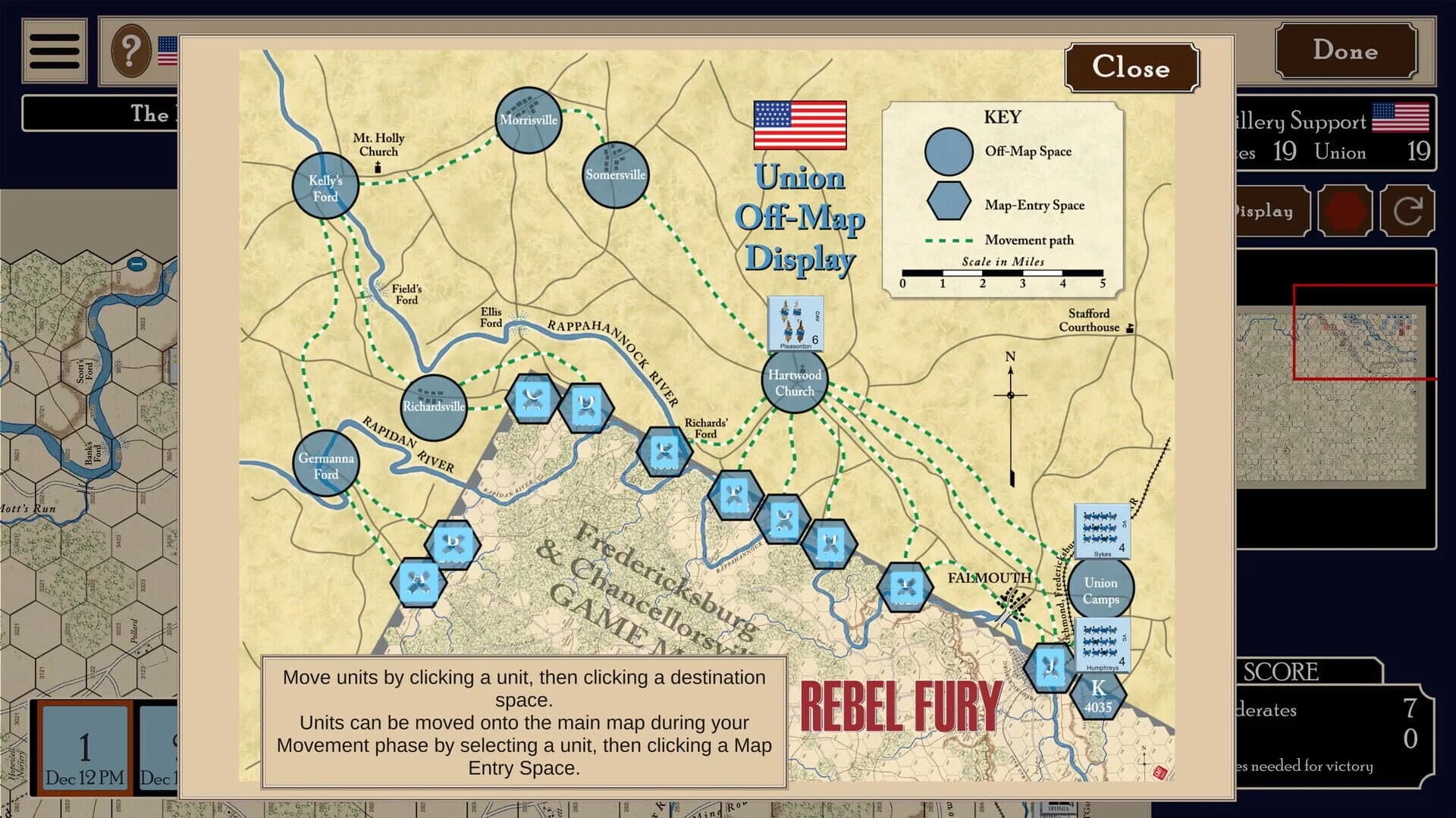This screenshot has height=818, width=1456.
Task: Click the question mark help icon
Action: (130, 52)
